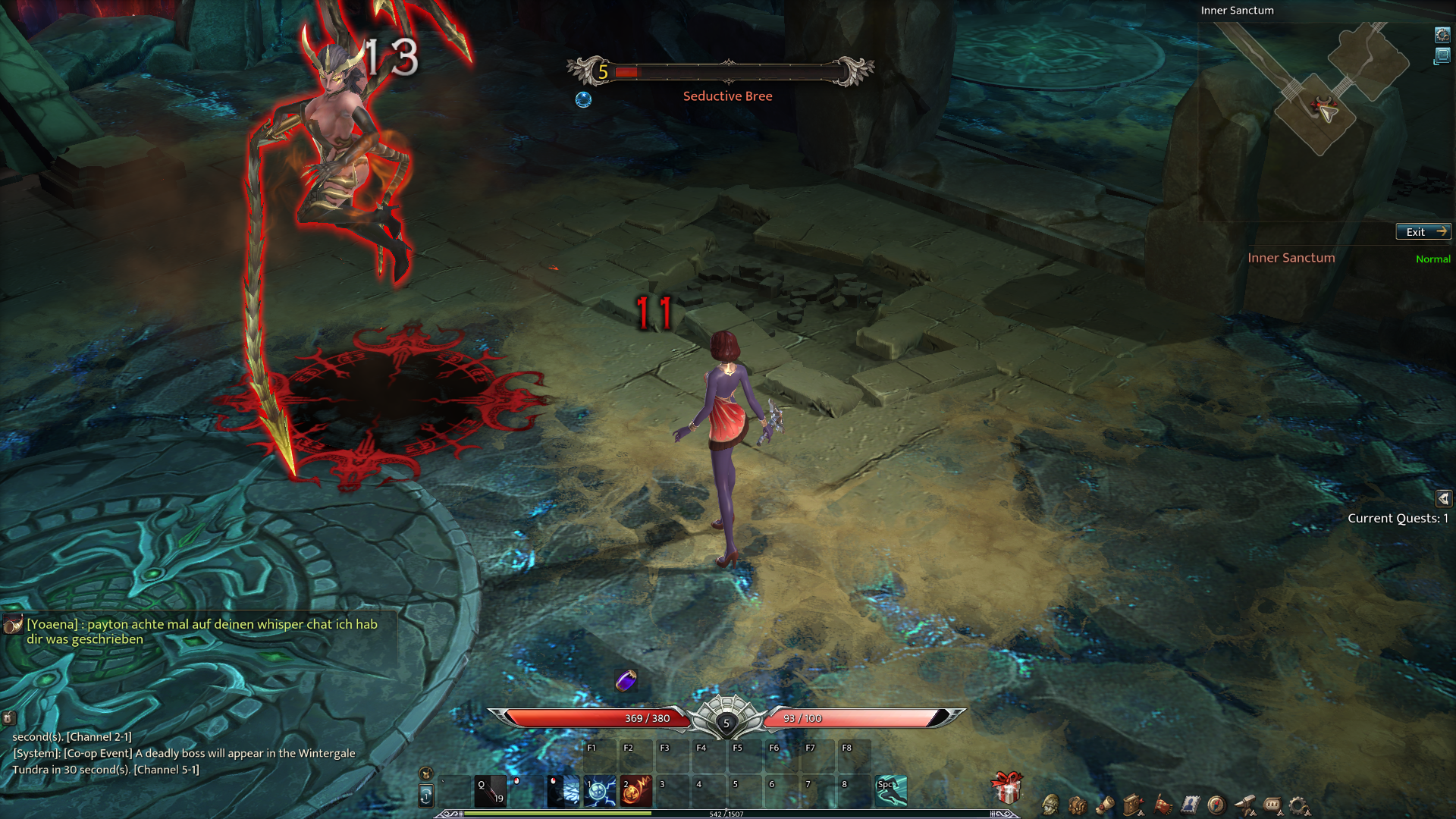Open the gear system settings menu
Image resolution: width=1456 pixels, height=819 pixels.
(1299, 805)
